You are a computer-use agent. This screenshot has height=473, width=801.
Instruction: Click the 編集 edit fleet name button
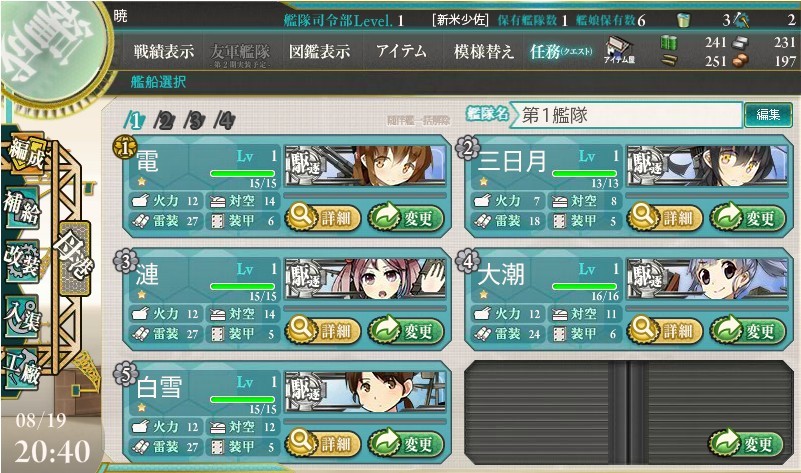click(x=767, y=115)
